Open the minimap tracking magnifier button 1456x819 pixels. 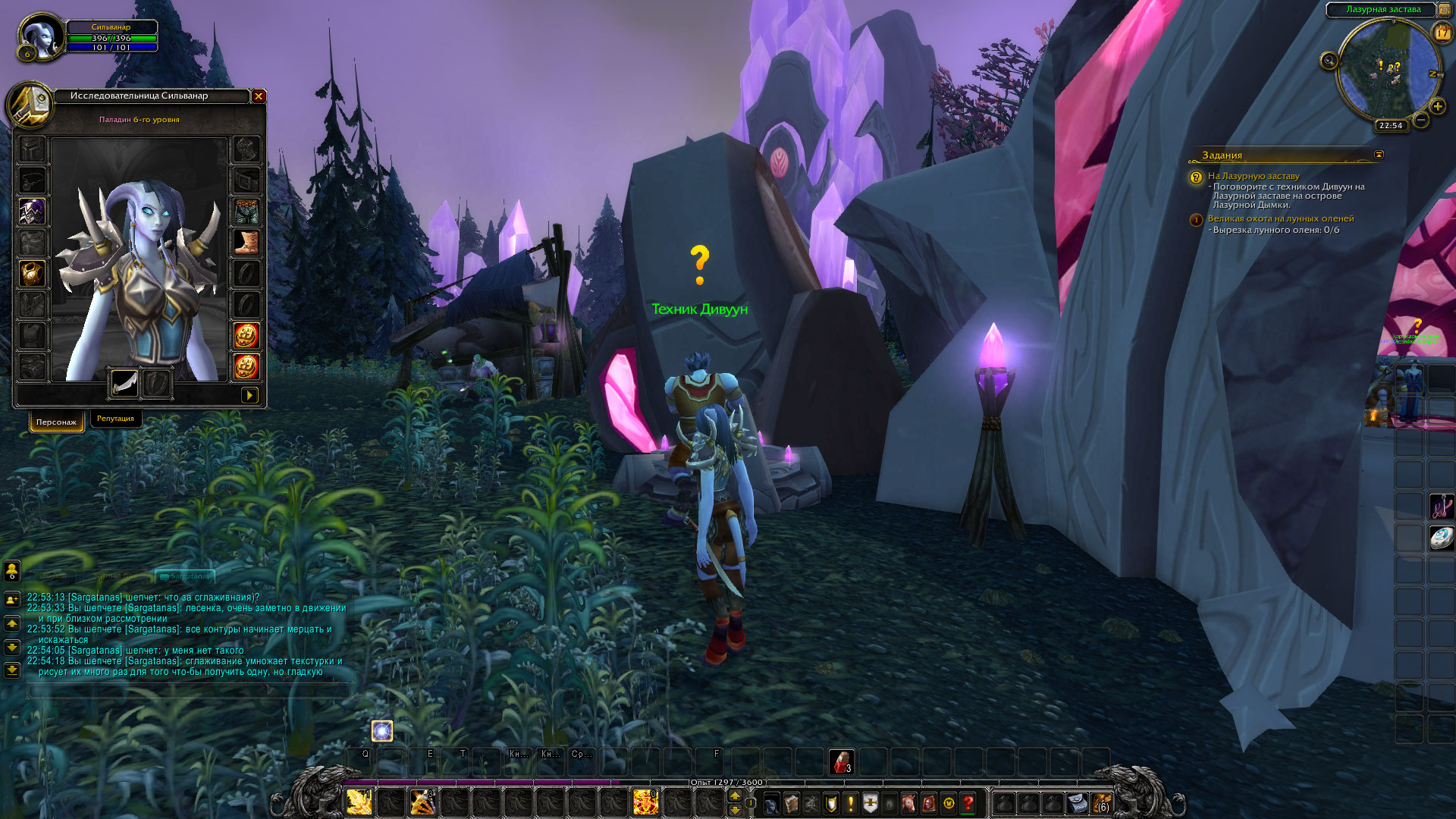tap(1329, 61)
